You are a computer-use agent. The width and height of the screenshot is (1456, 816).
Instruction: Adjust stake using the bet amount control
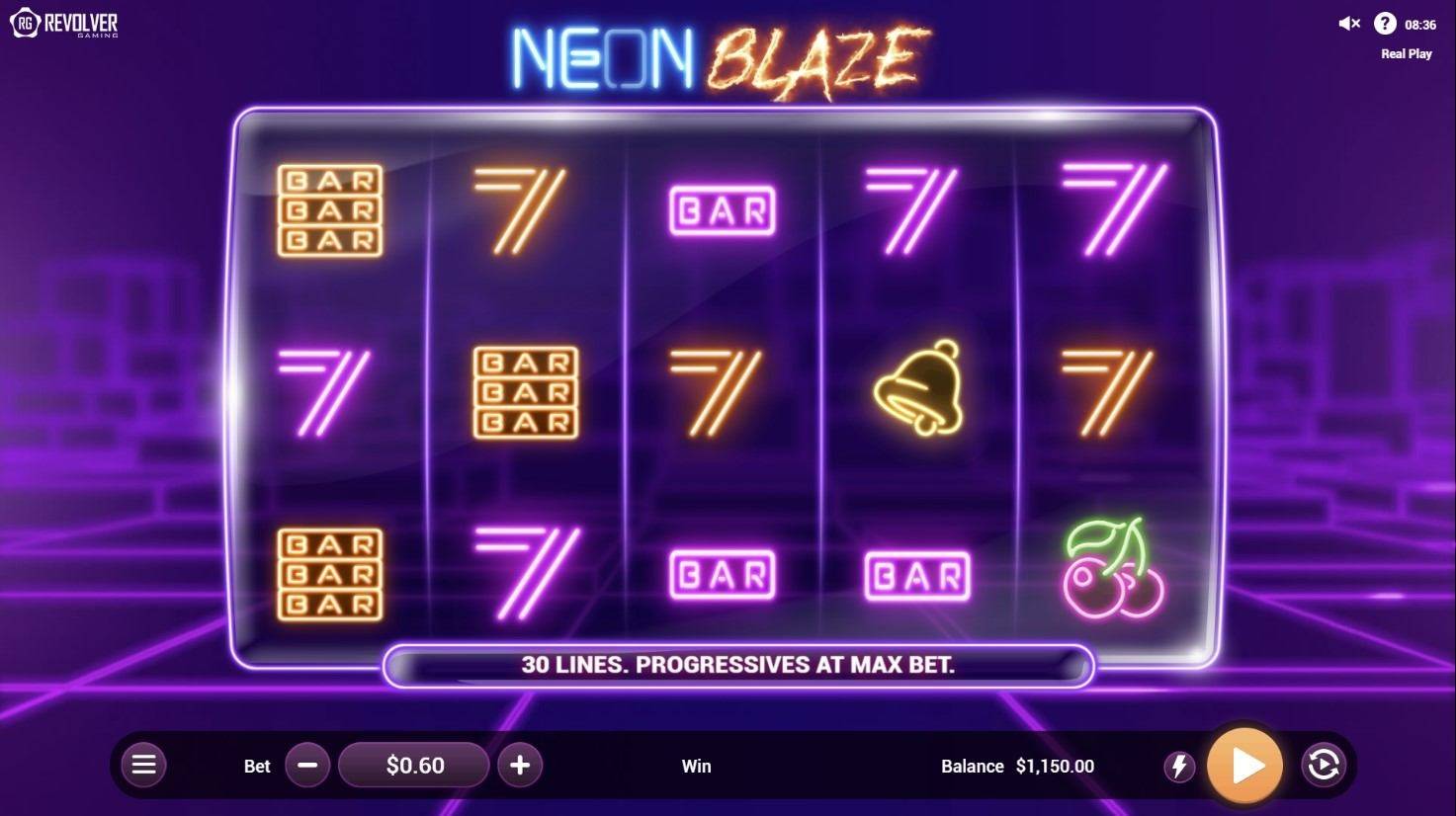pos(413,765)
